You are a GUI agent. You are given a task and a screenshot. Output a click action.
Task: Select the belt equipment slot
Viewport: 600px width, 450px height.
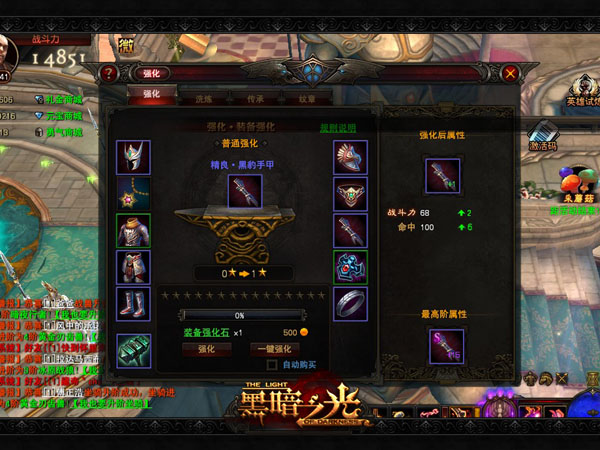(350, 194)
